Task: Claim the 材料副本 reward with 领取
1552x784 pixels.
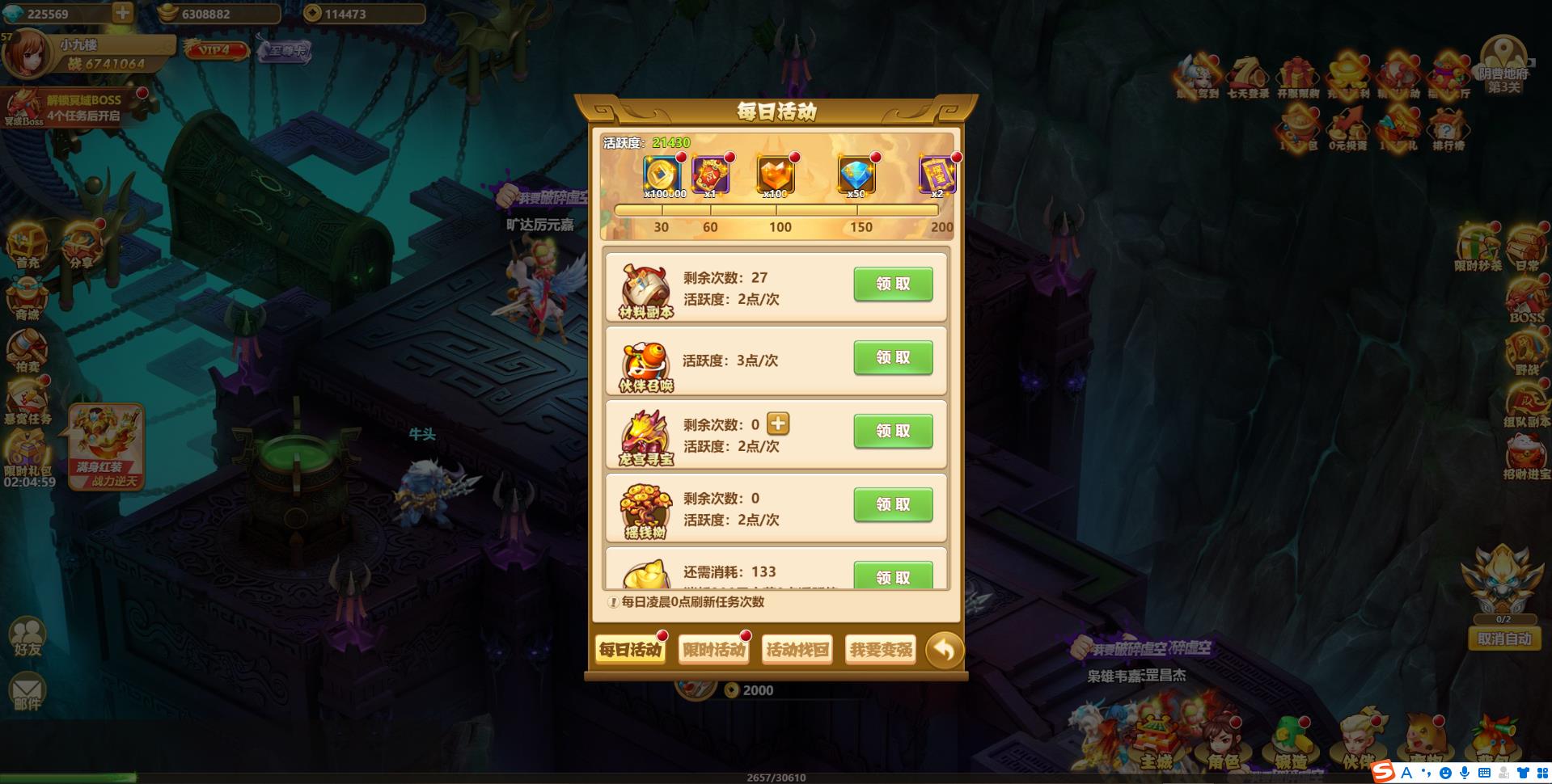Action: pos(892,284)
